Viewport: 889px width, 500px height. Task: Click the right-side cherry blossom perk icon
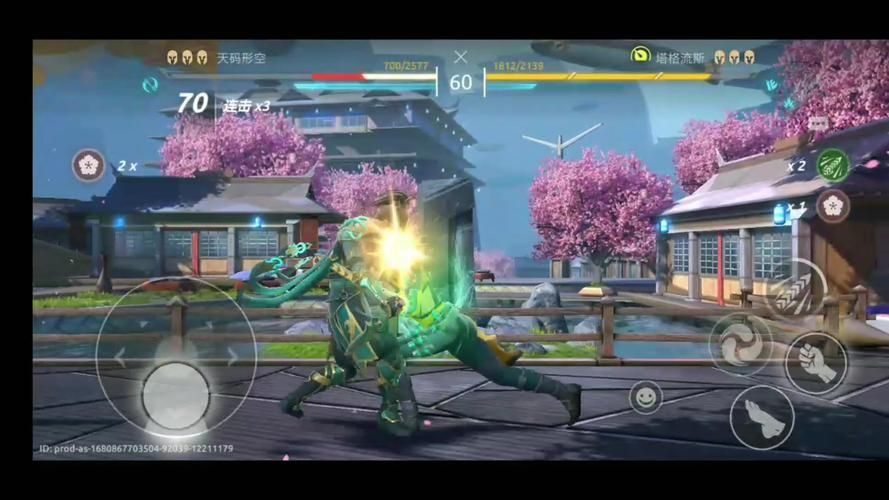click(x=832, y=206)
